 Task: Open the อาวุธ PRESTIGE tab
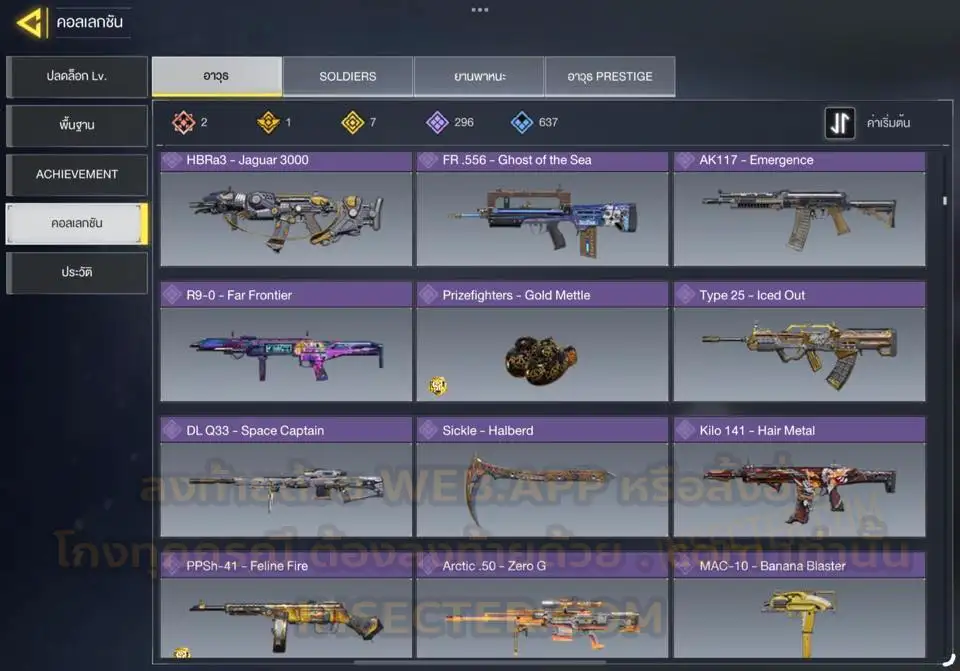click(609, 77)
